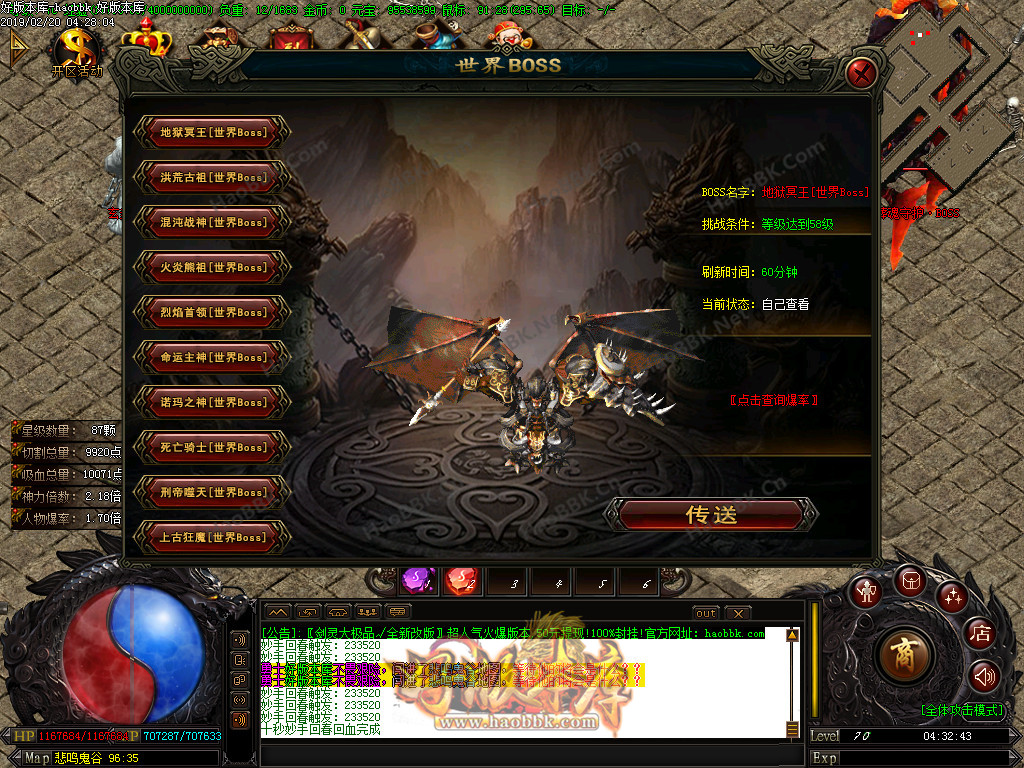1024x768 pixels.
Task: Open the 店 store round button
Action: coord(981,633)
